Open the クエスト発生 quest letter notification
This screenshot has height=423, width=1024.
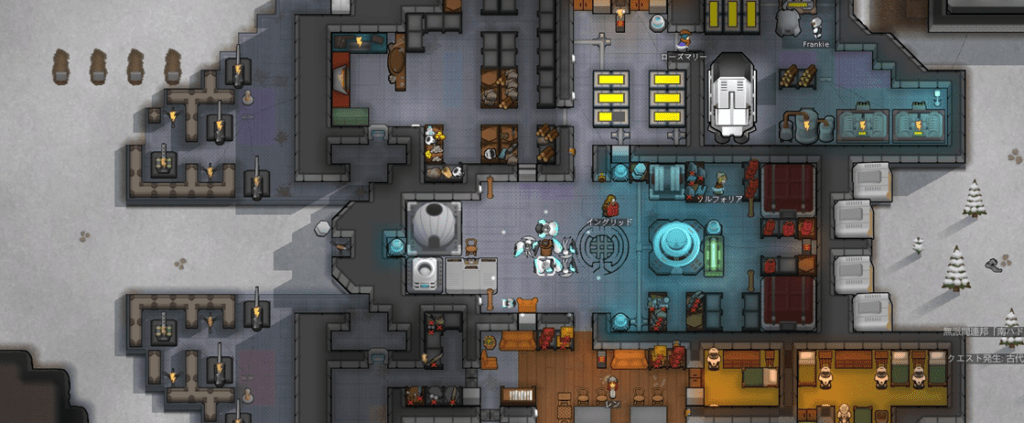point(983,359)
